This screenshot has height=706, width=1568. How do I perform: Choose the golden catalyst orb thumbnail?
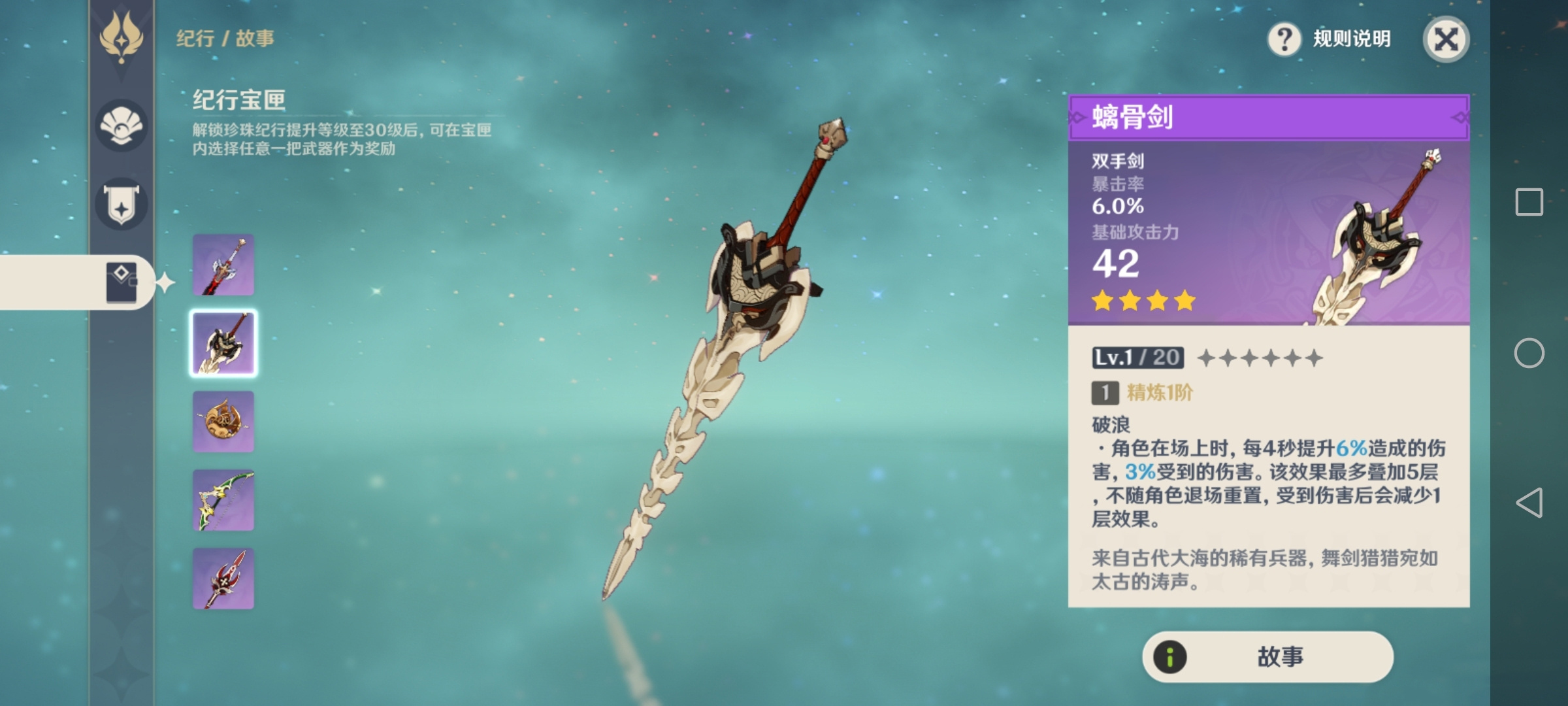223,422
